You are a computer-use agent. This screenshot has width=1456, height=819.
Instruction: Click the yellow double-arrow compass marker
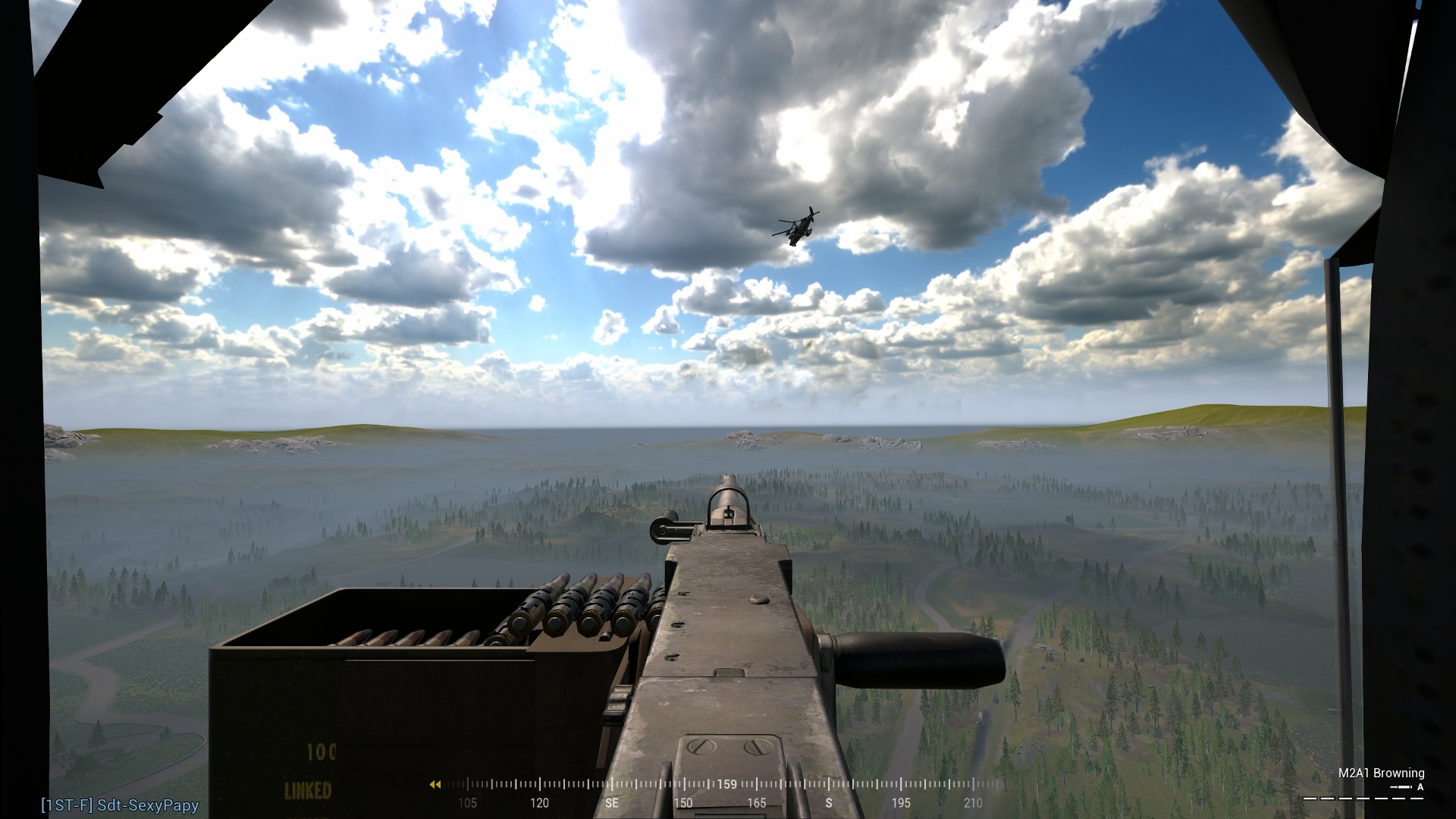(x=435, y=784)
